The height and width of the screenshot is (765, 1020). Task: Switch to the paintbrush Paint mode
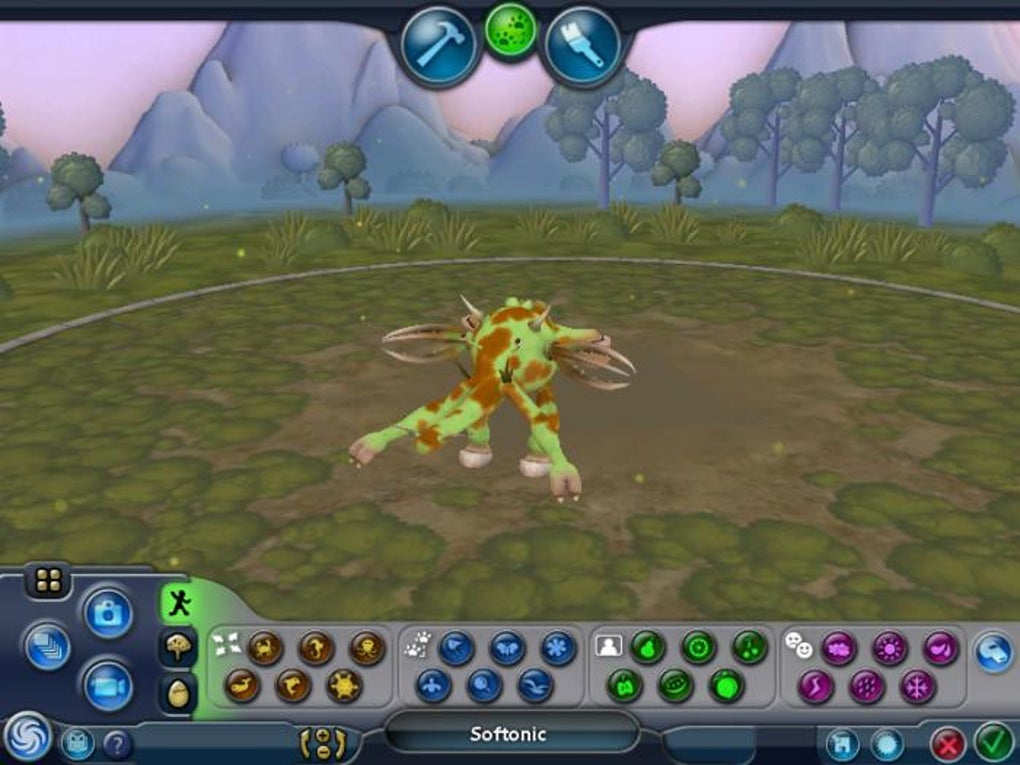[x=583, y=45]
